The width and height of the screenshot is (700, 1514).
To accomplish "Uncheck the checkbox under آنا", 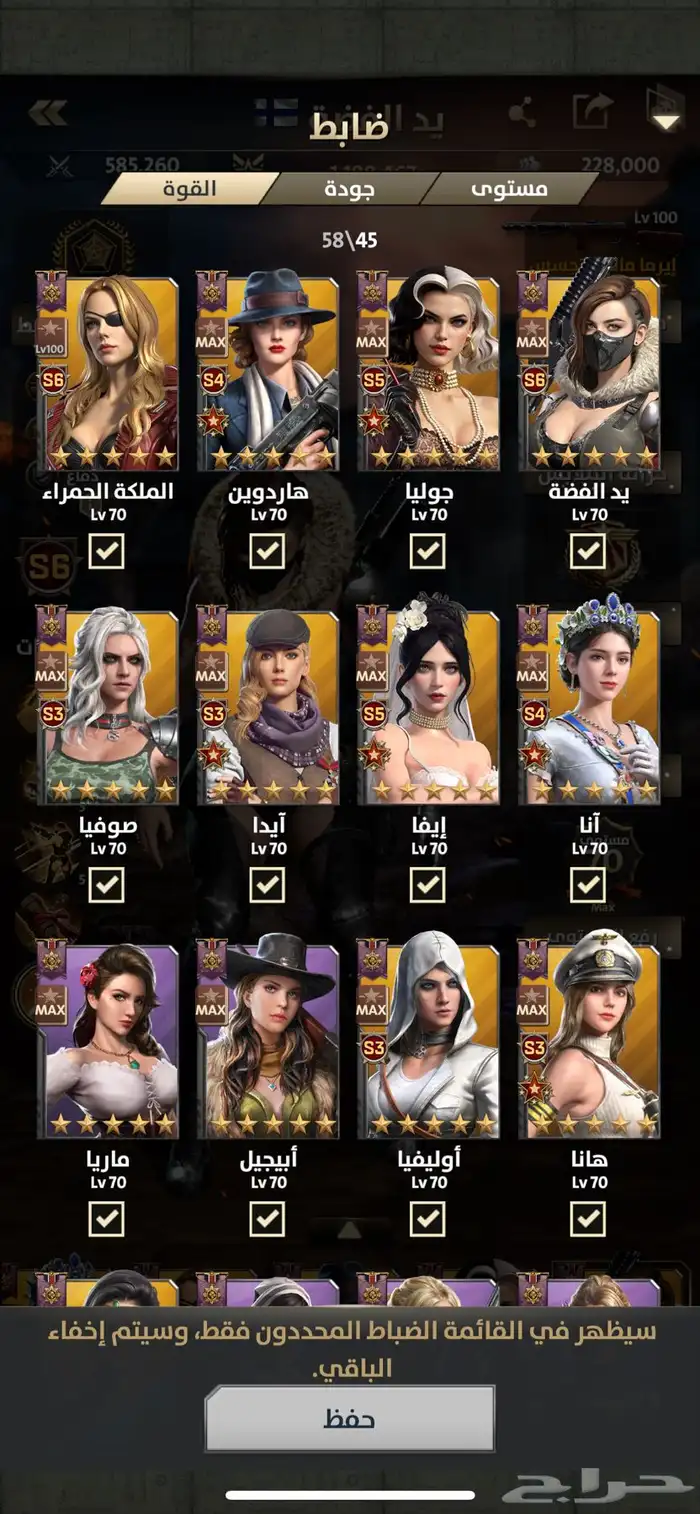I will click(588, 884).
